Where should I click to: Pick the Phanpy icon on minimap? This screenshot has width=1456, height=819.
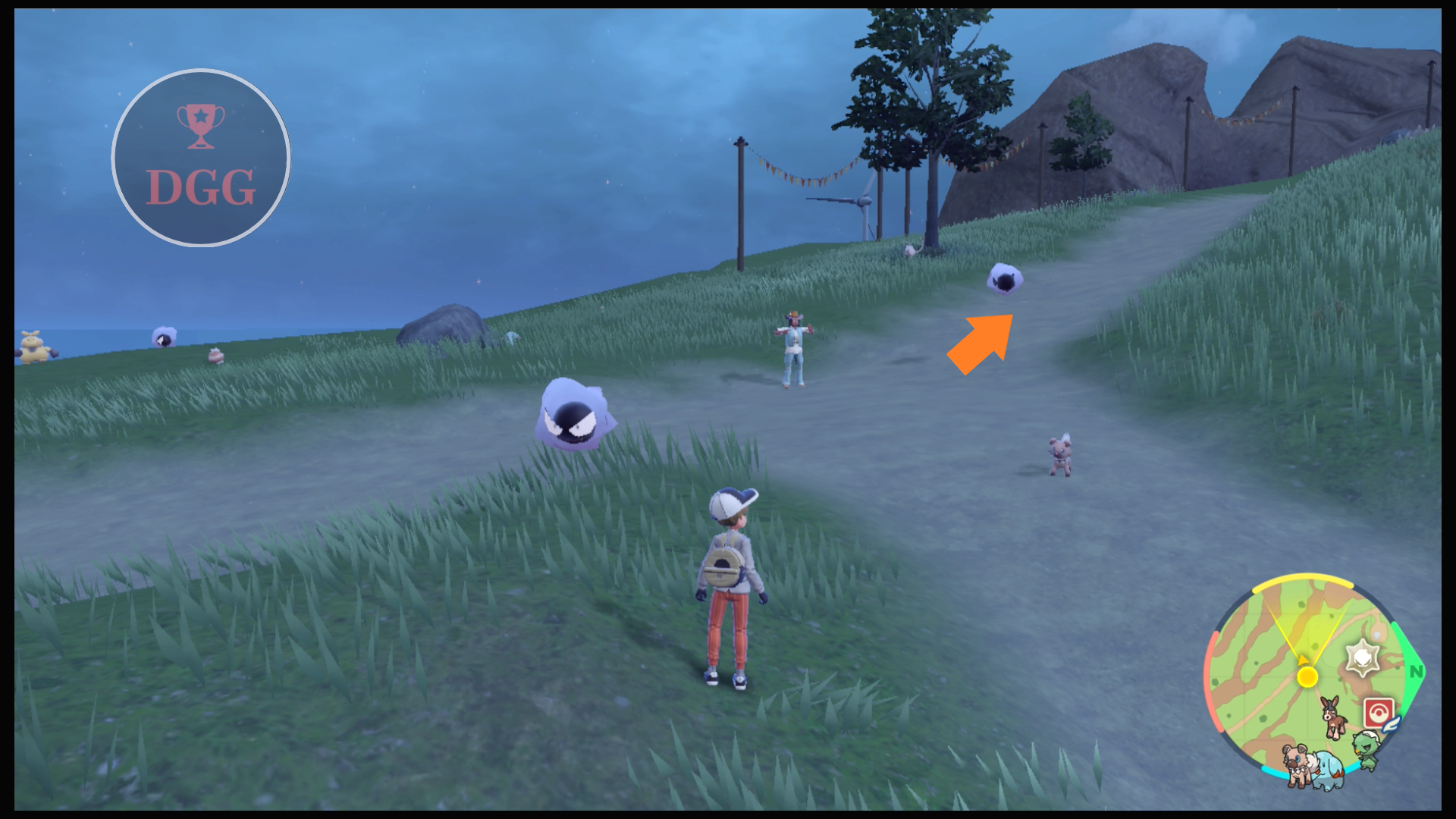(1327, 770)
